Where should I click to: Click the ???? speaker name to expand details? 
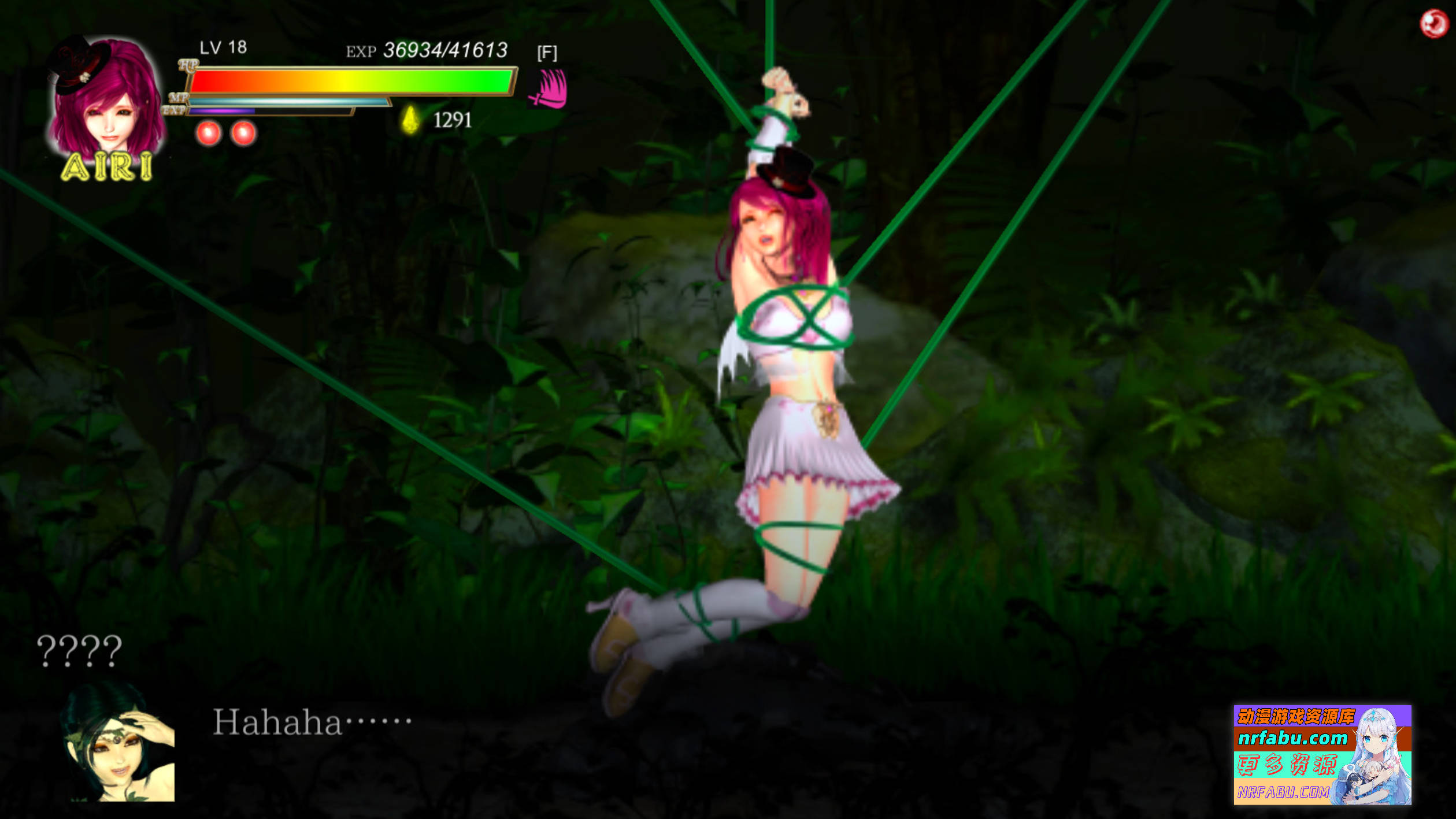click(78, 650)
